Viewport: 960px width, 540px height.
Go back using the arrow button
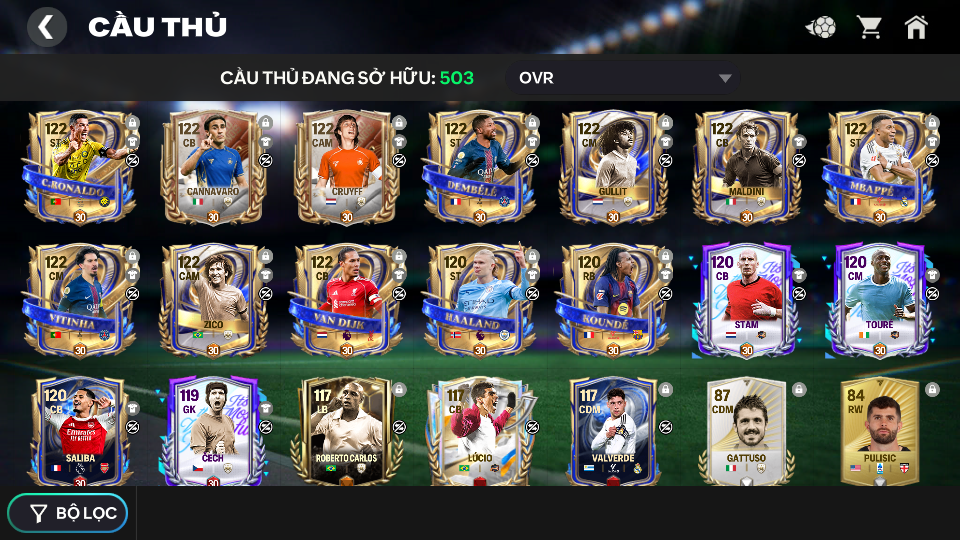tap(46, 27)
